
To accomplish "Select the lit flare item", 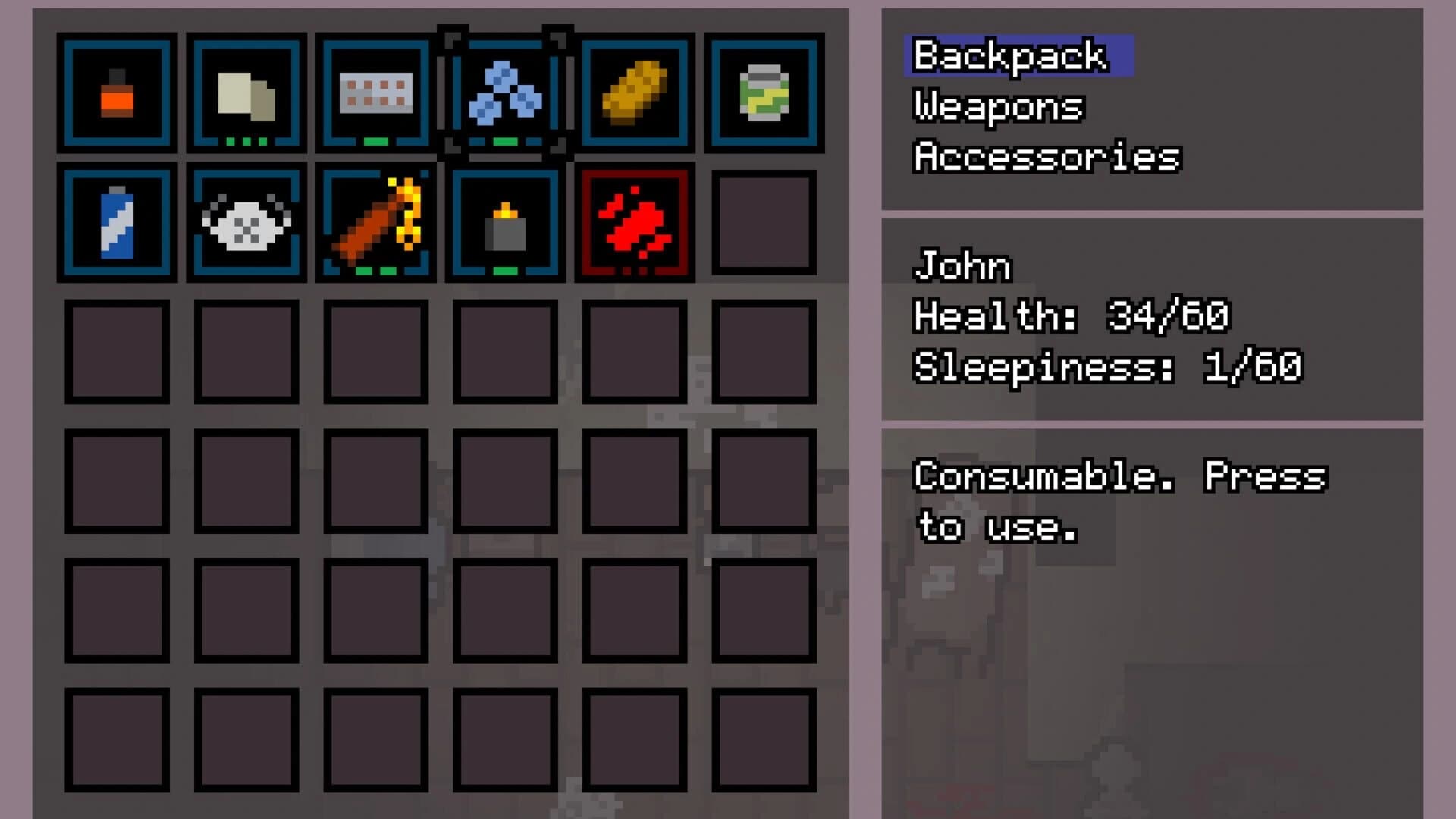I will [375, 224].
